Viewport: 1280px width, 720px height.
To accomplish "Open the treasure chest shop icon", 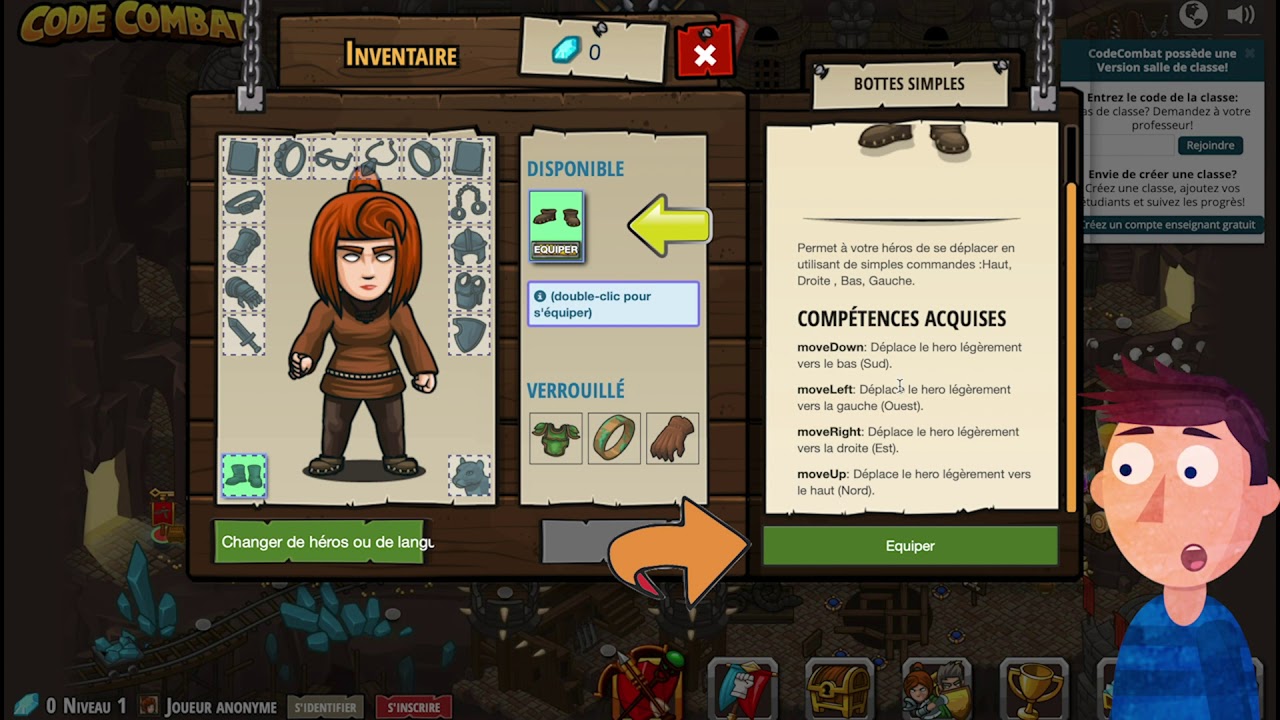I will point(839,688).
